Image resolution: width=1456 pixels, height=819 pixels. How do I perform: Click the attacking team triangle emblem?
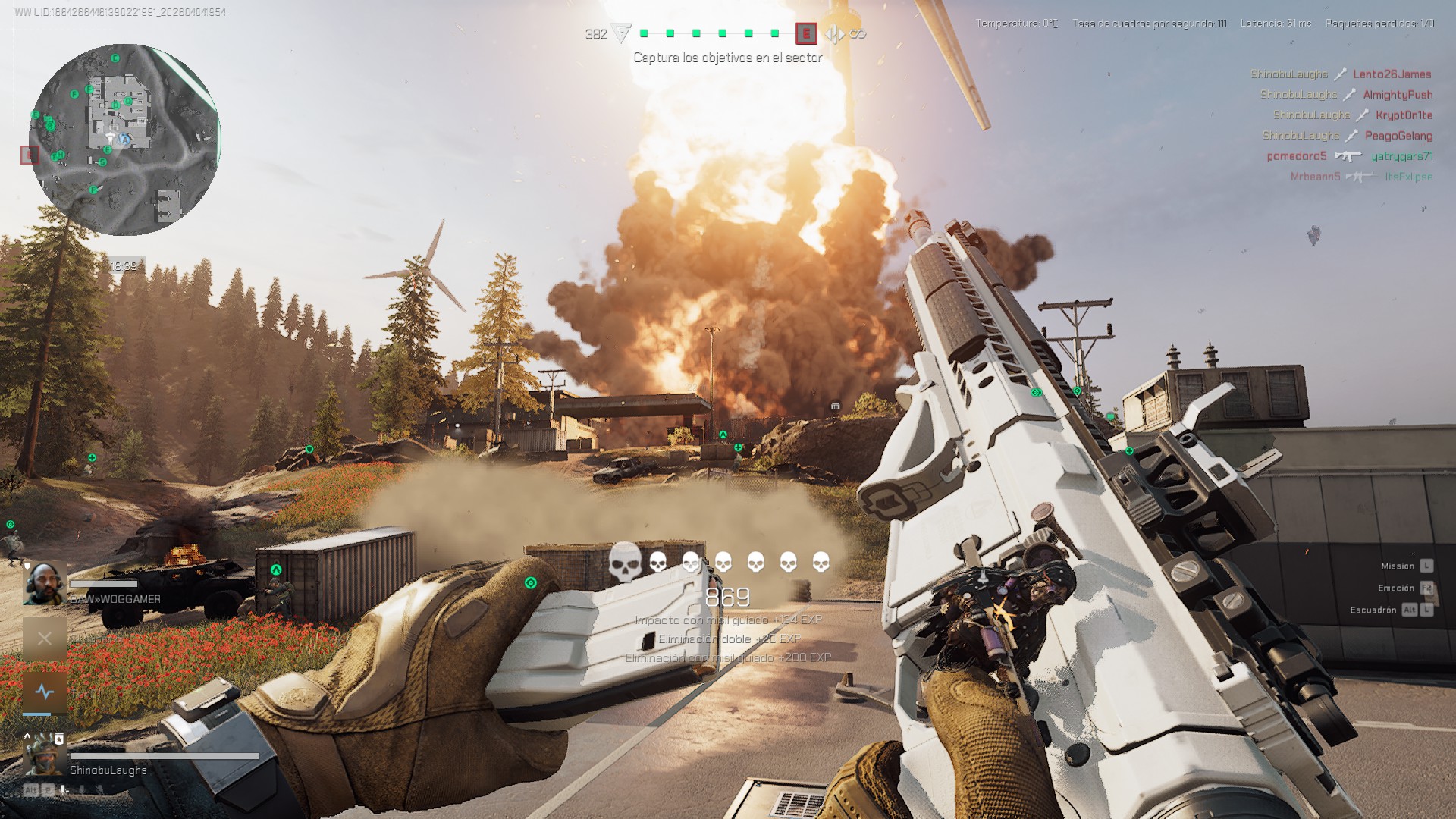[x=622, y=33]
